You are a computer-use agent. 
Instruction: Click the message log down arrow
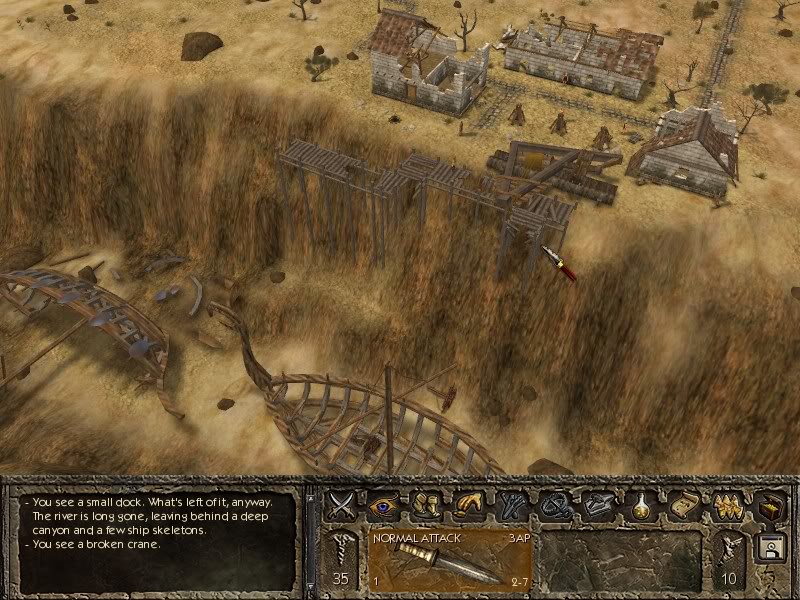tap(311, 585)
